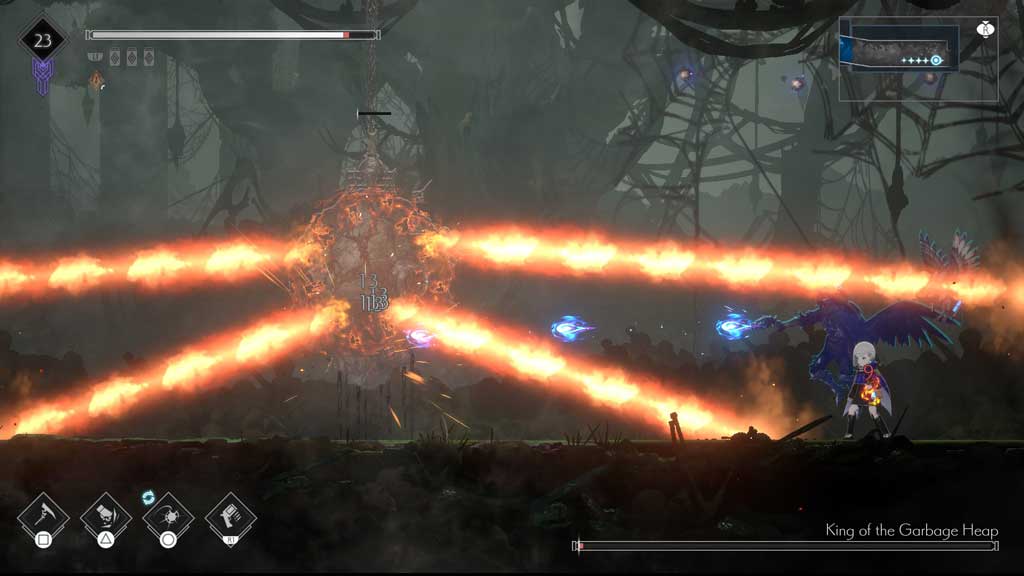Viewport: 1024px width, 576px height.
Task: Select the player position marker on minimap
Action: [x=936, y=60]
